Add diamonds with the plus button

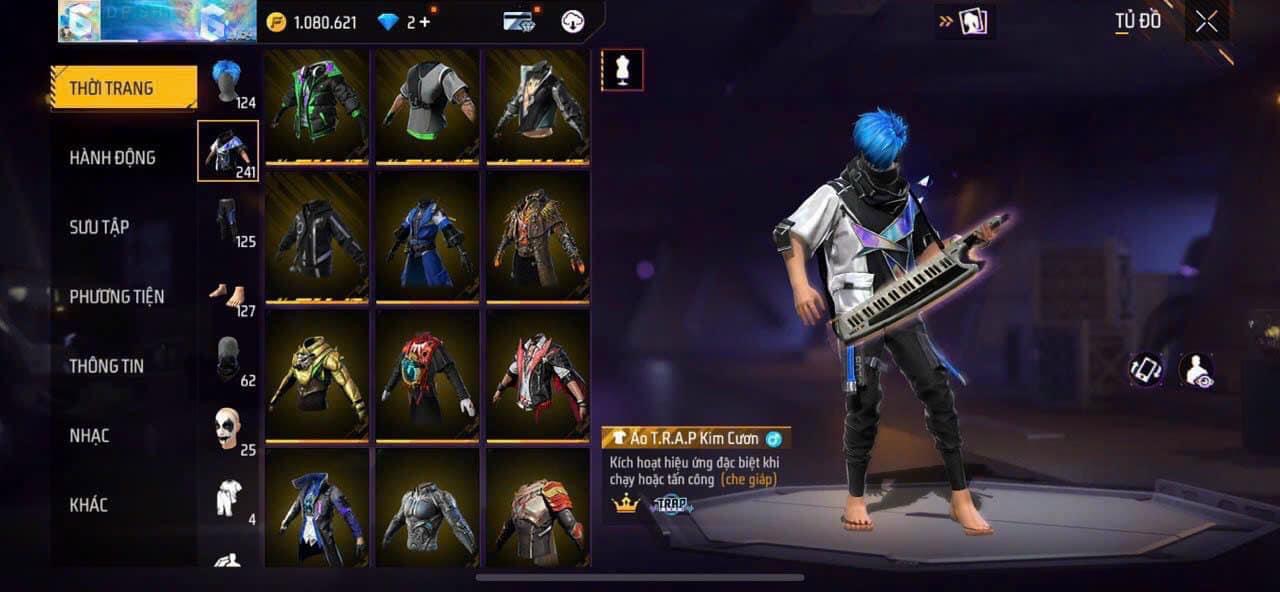(425, 22)
